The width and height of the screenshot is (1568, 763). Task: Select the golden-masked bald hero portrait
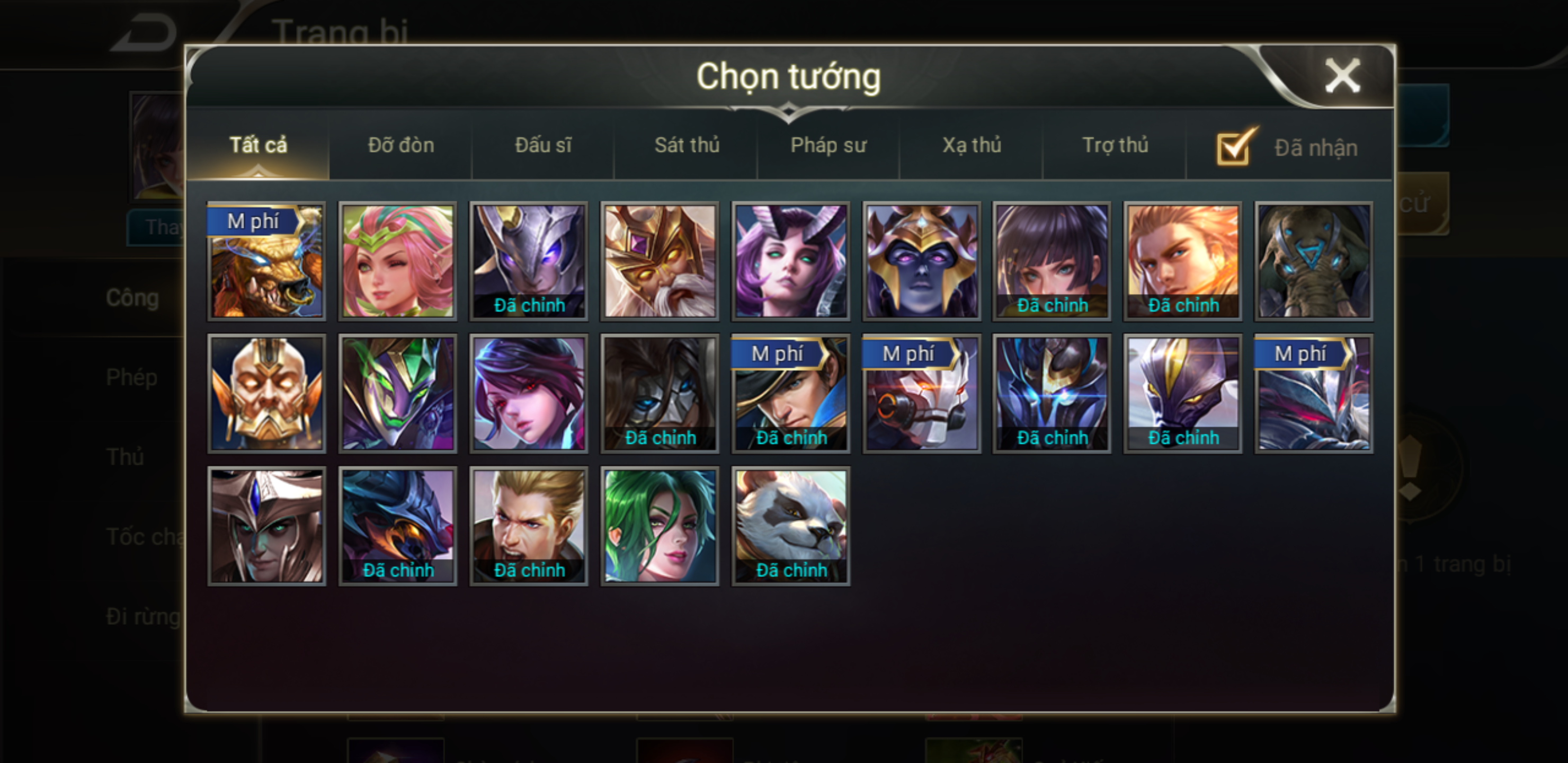click(x=266, y=393)
